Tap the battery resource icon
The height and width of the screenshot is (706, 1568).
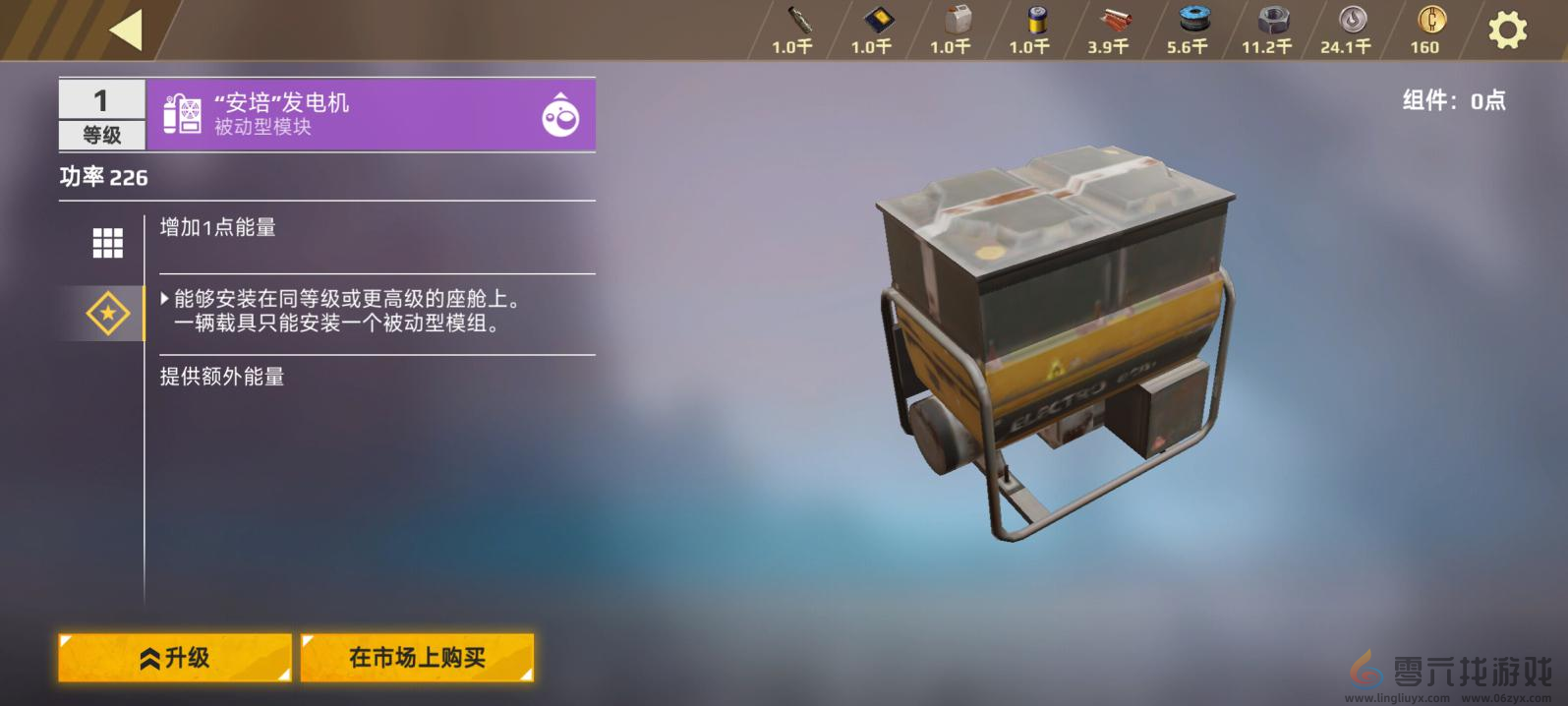click(1036, 20)
